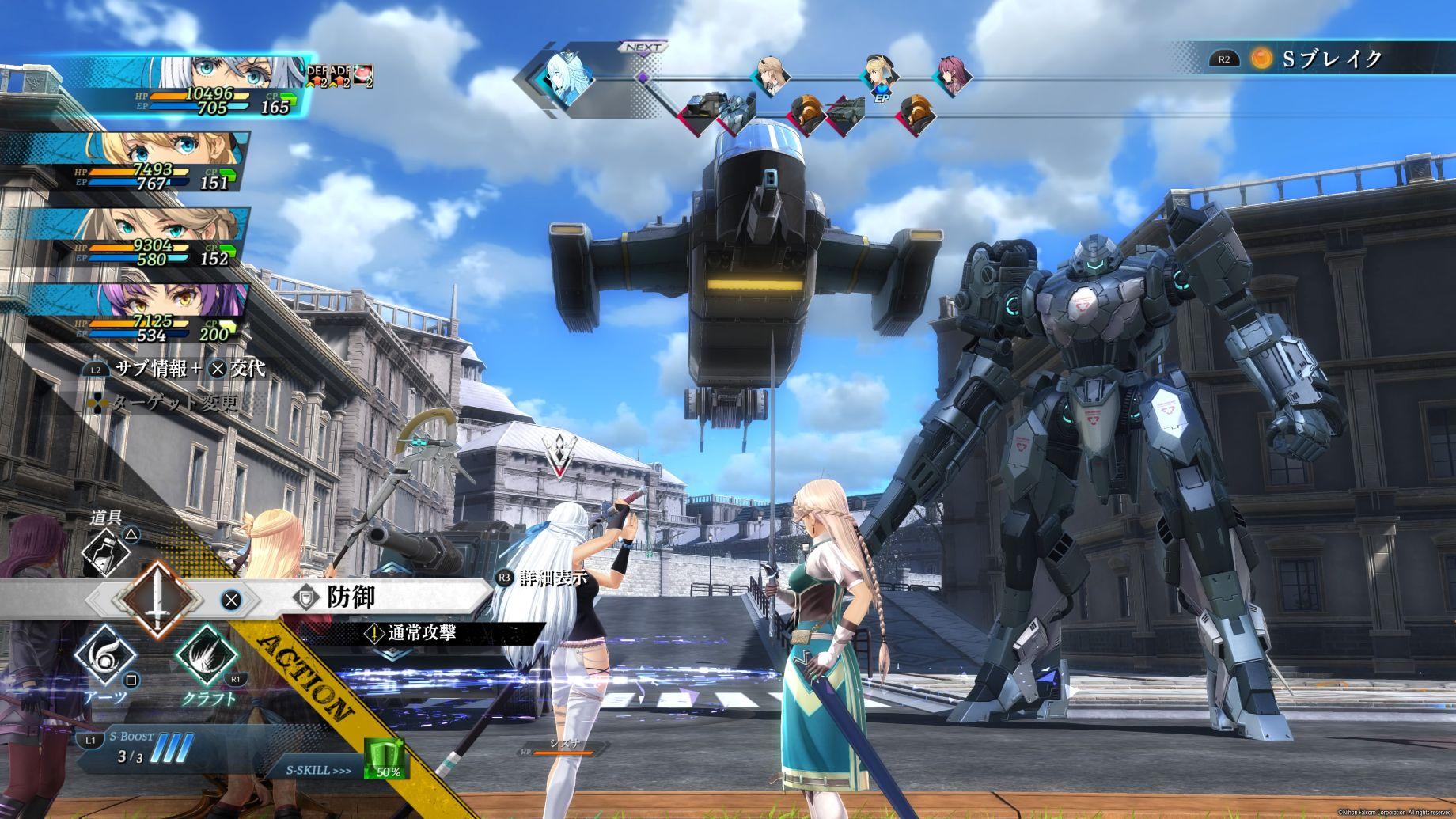Select the white-haired leader's party status panel
1456x819 pixels.
pyautogui.click(x=158, y=85)
